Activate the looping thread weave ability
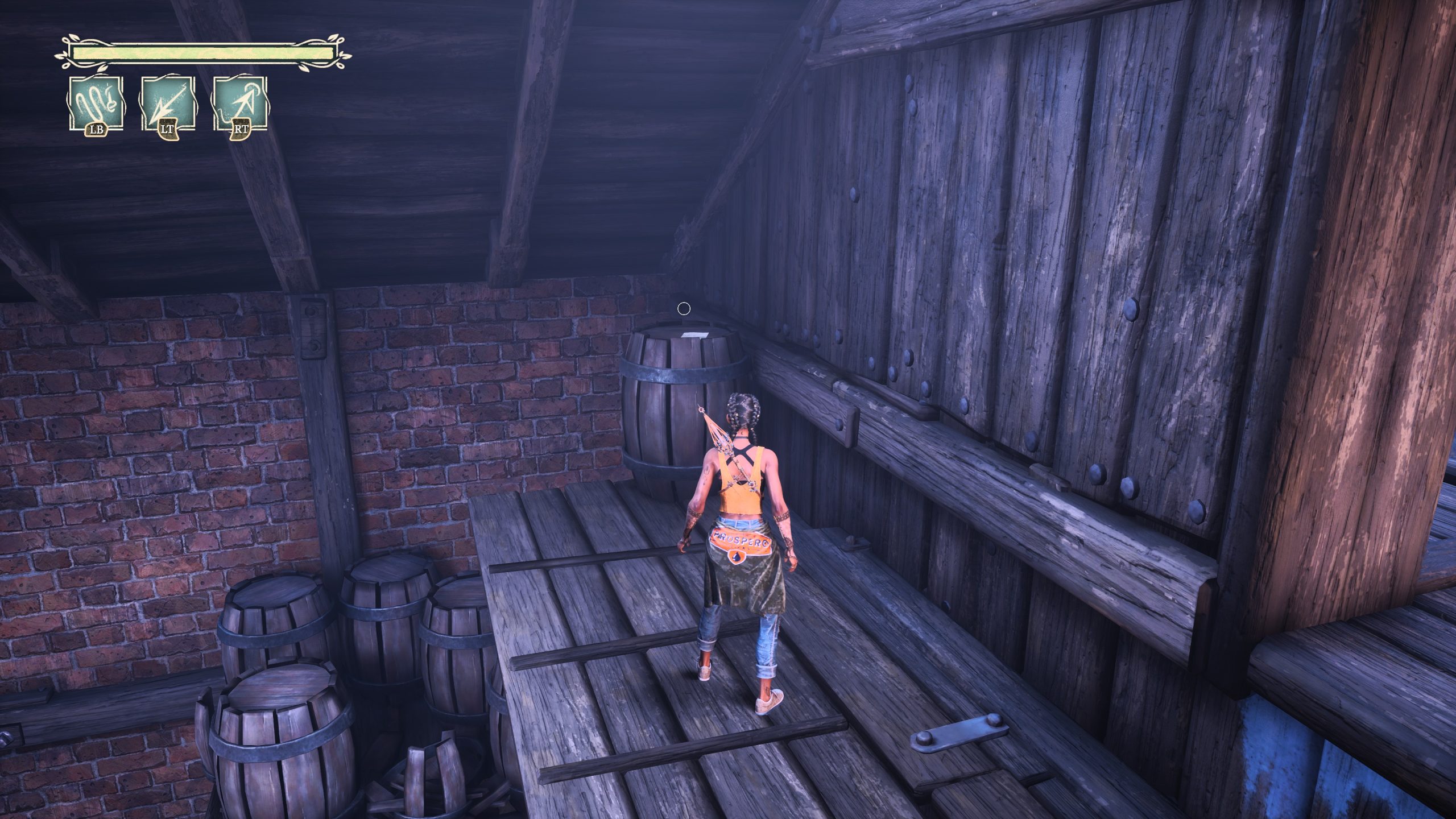Viewport: 1456px width, 819px height. pyautogui.click(x=96, y=104)
